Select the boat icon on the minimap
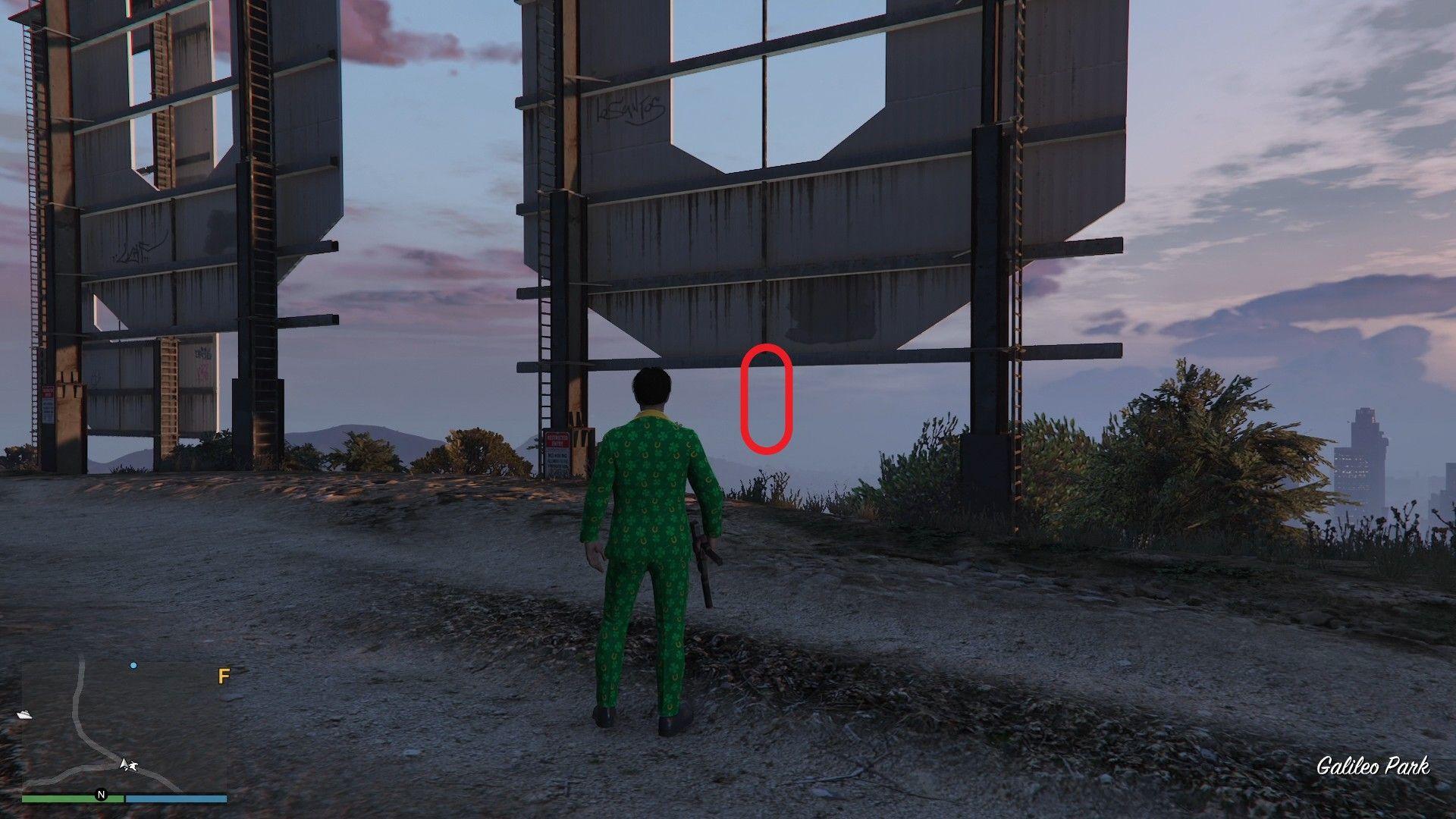Image resolution: width=1456 pixels, height=819 pixels. [x=25, y=714]
